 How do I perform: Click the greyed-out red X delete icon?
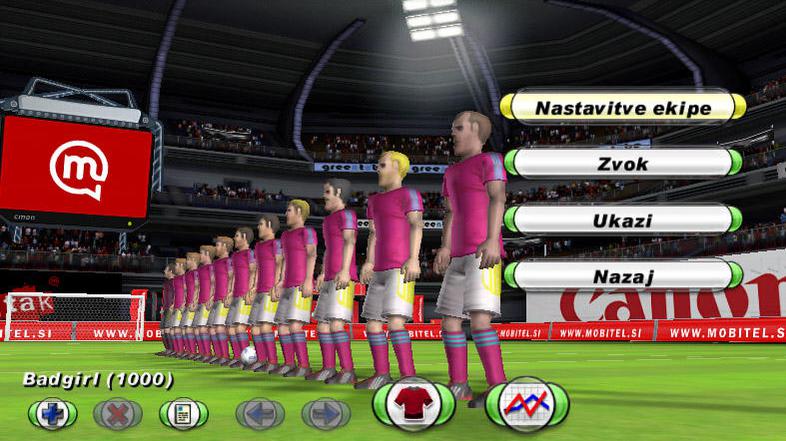click(x=118, y=412)
